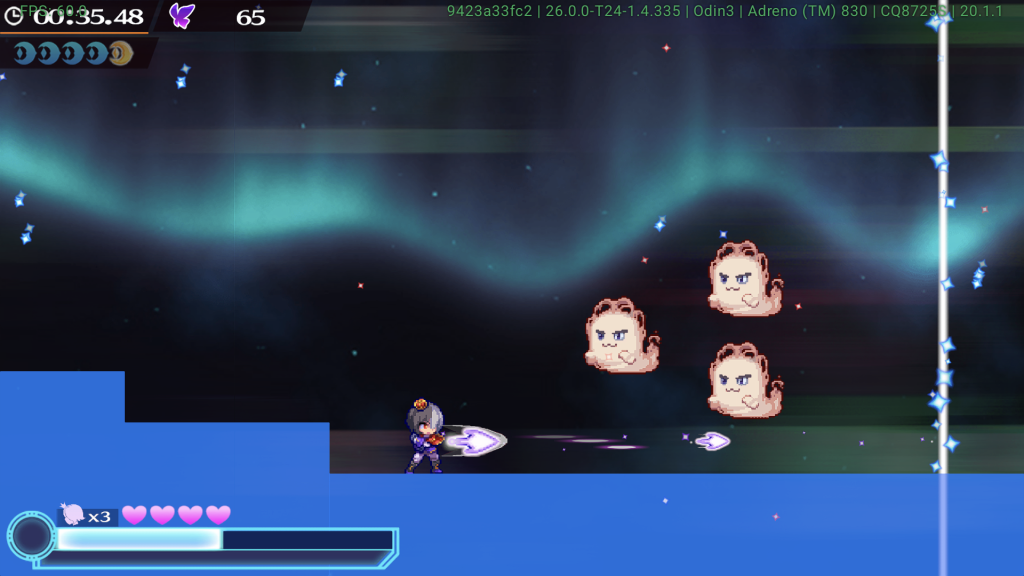
Task: Click the circular orb beside the energy gauge
Action: 31,536
